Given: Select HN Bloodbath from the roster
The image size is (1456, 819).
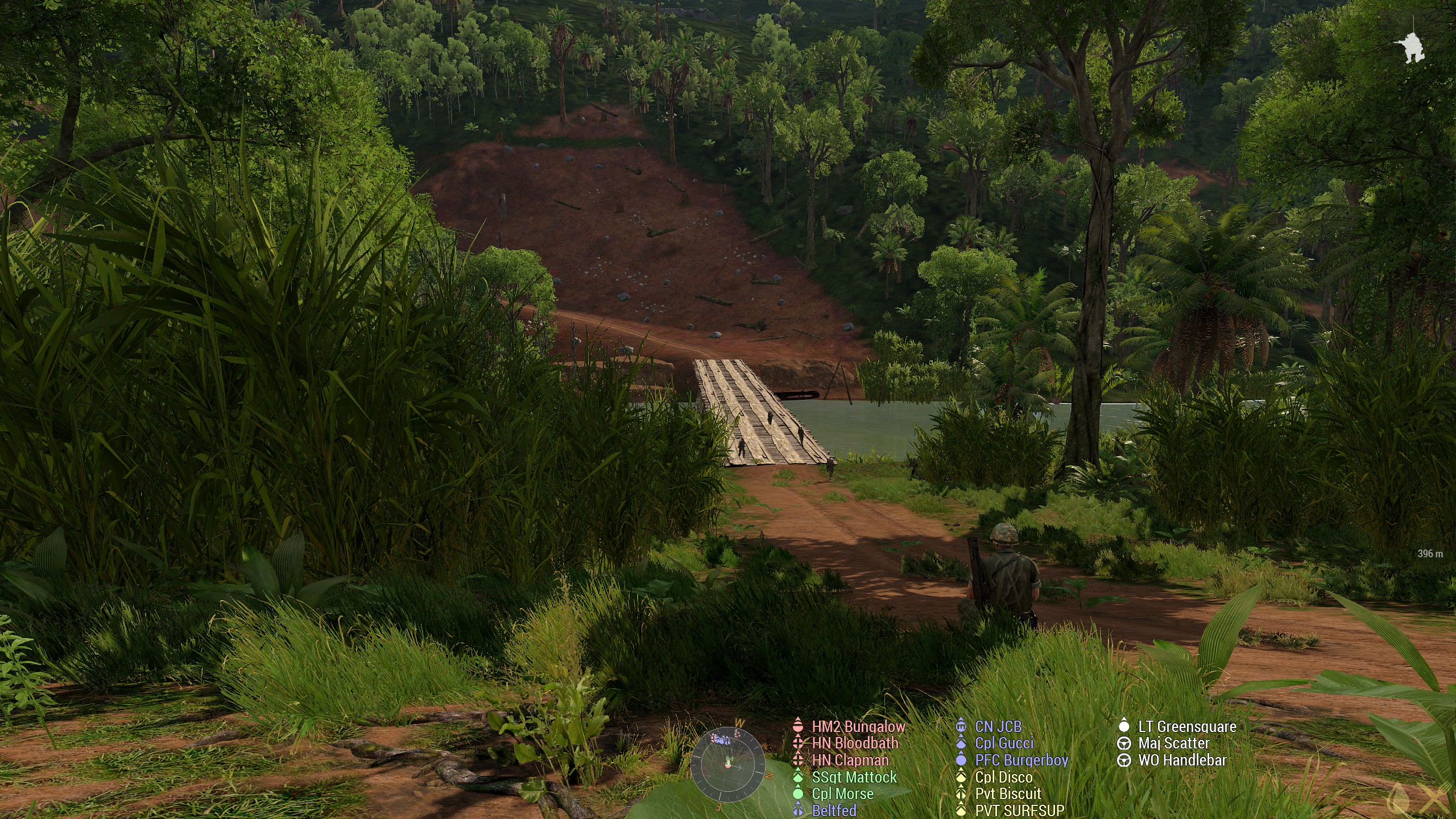Looking at the screenshot, I should pos(855,743).
